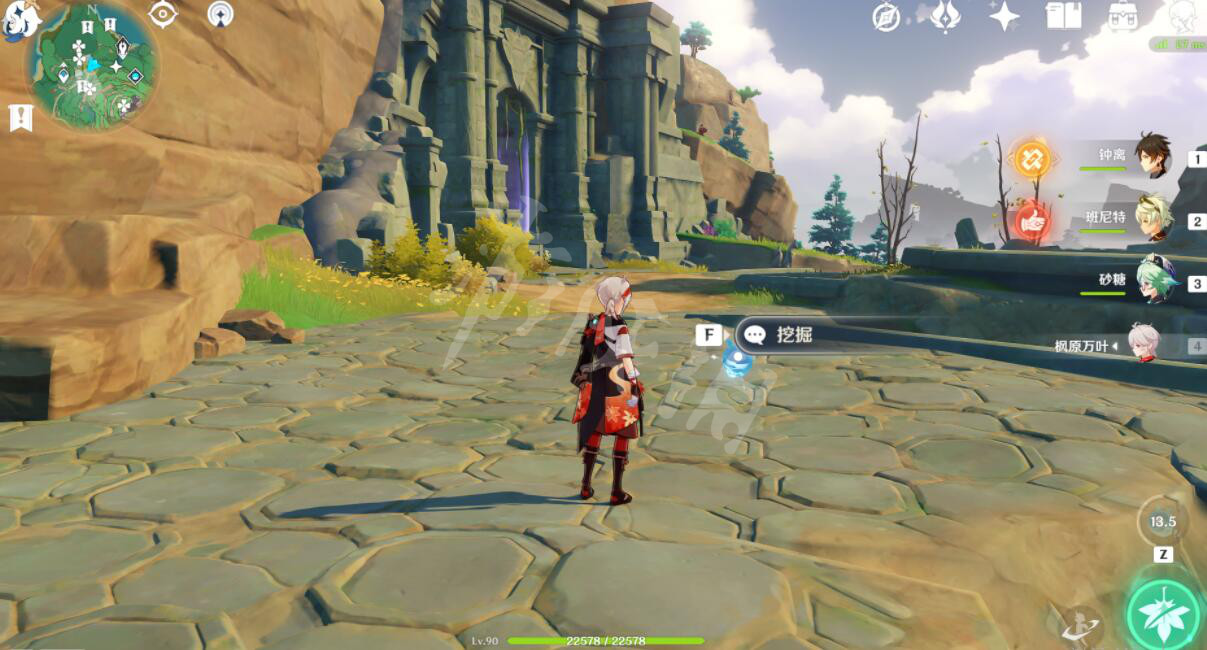Screen dimensions: 1207x650
Task: Open the Wish four-pointed star icon
Action: click(x=1004, y=16)
